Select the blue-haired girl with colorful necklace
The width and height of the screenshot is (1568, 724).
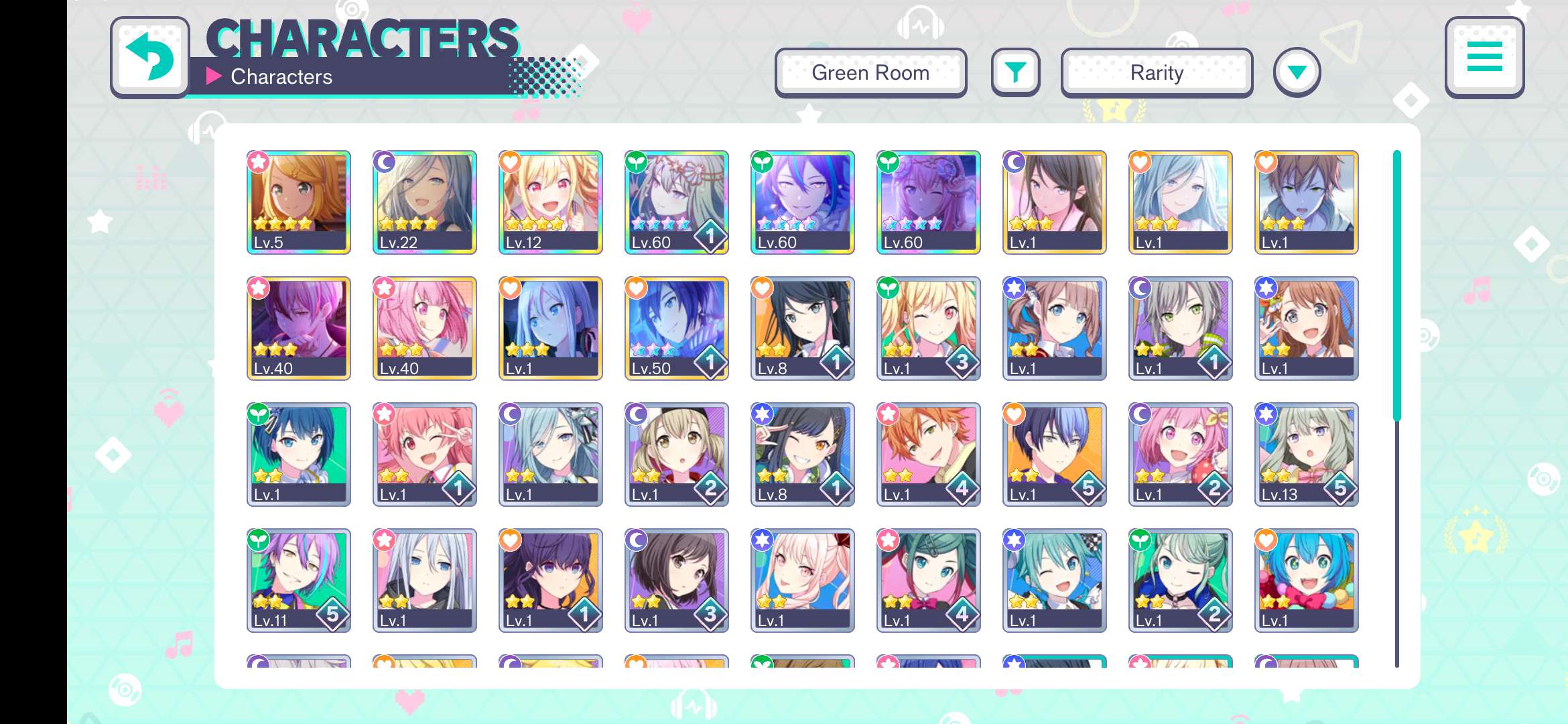[1307, 580]
